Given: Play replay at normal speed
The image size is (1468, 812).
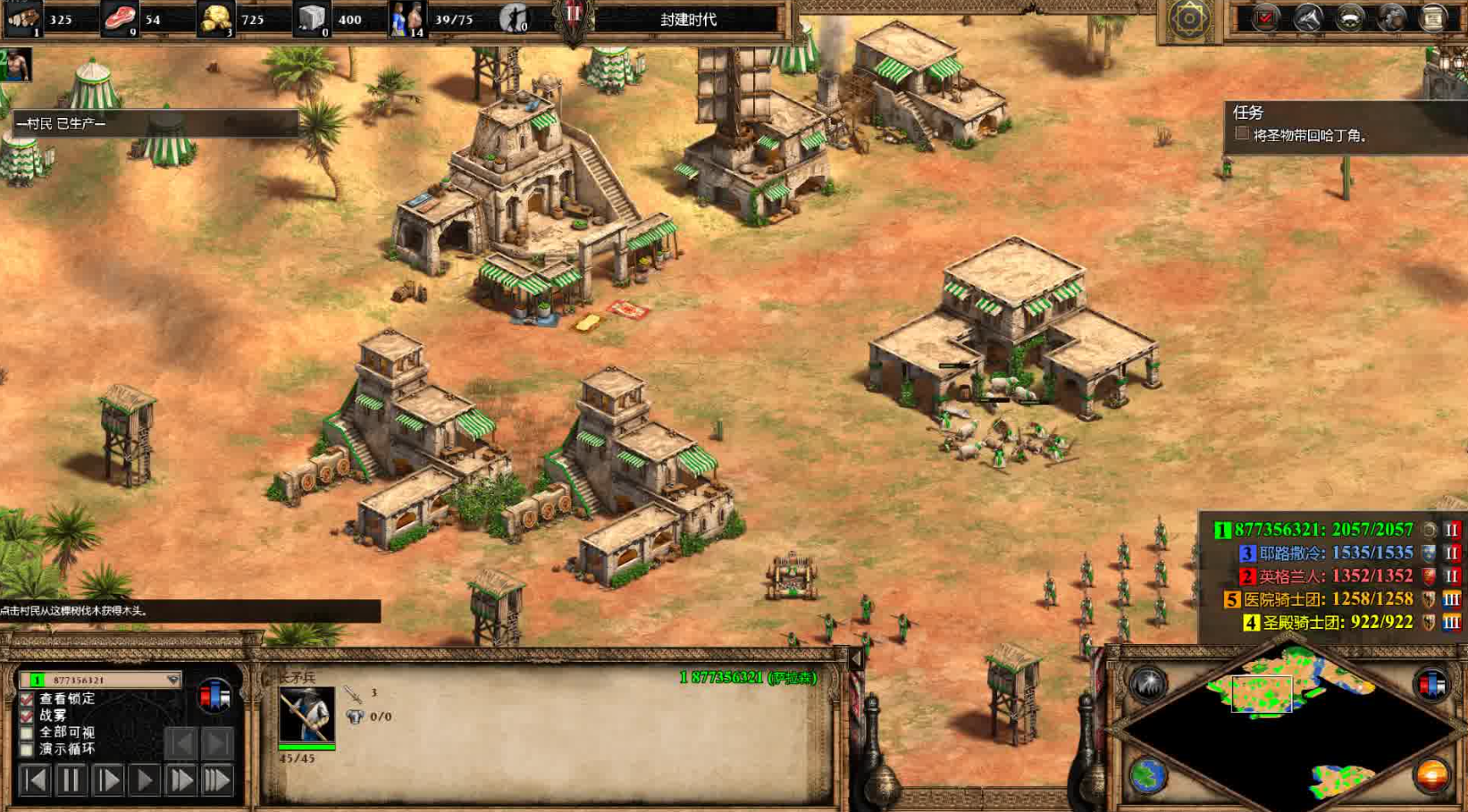Looking at the screenshot, I should tap(144, 781).
